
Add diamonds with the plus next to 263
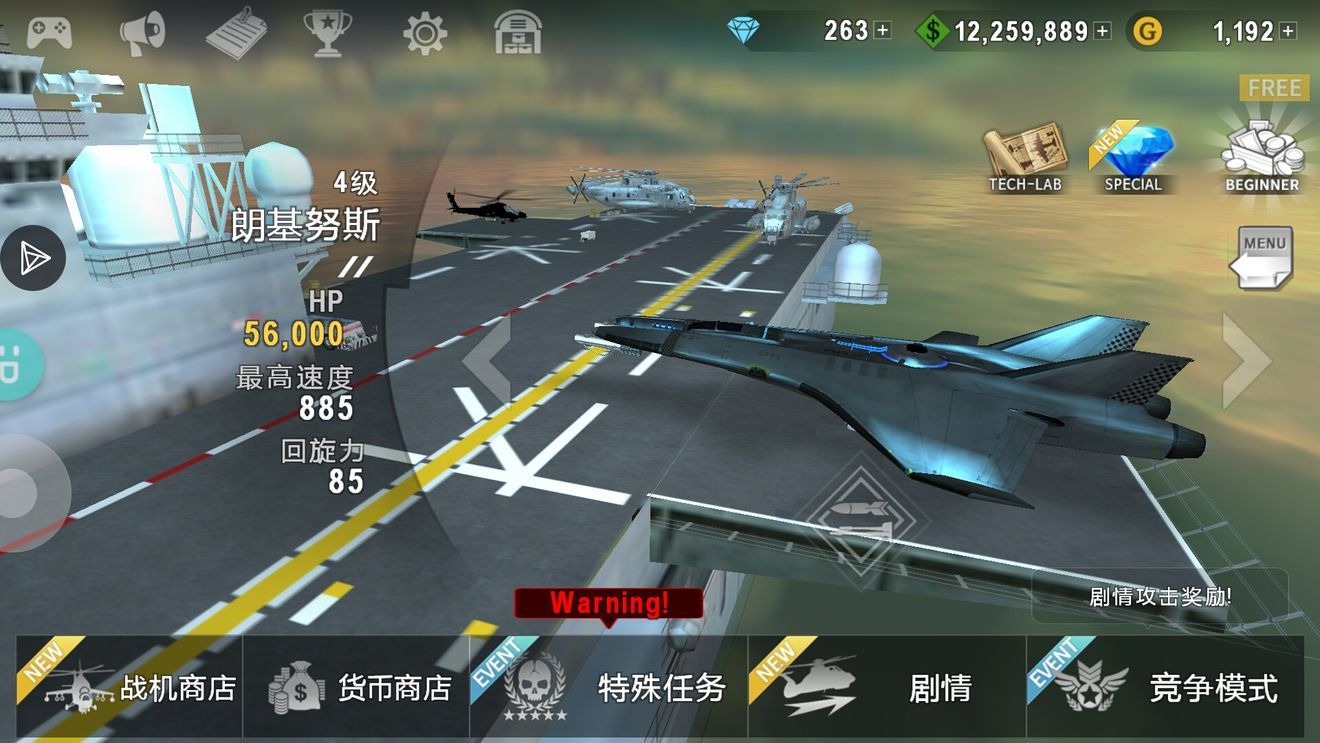(884, 31)
